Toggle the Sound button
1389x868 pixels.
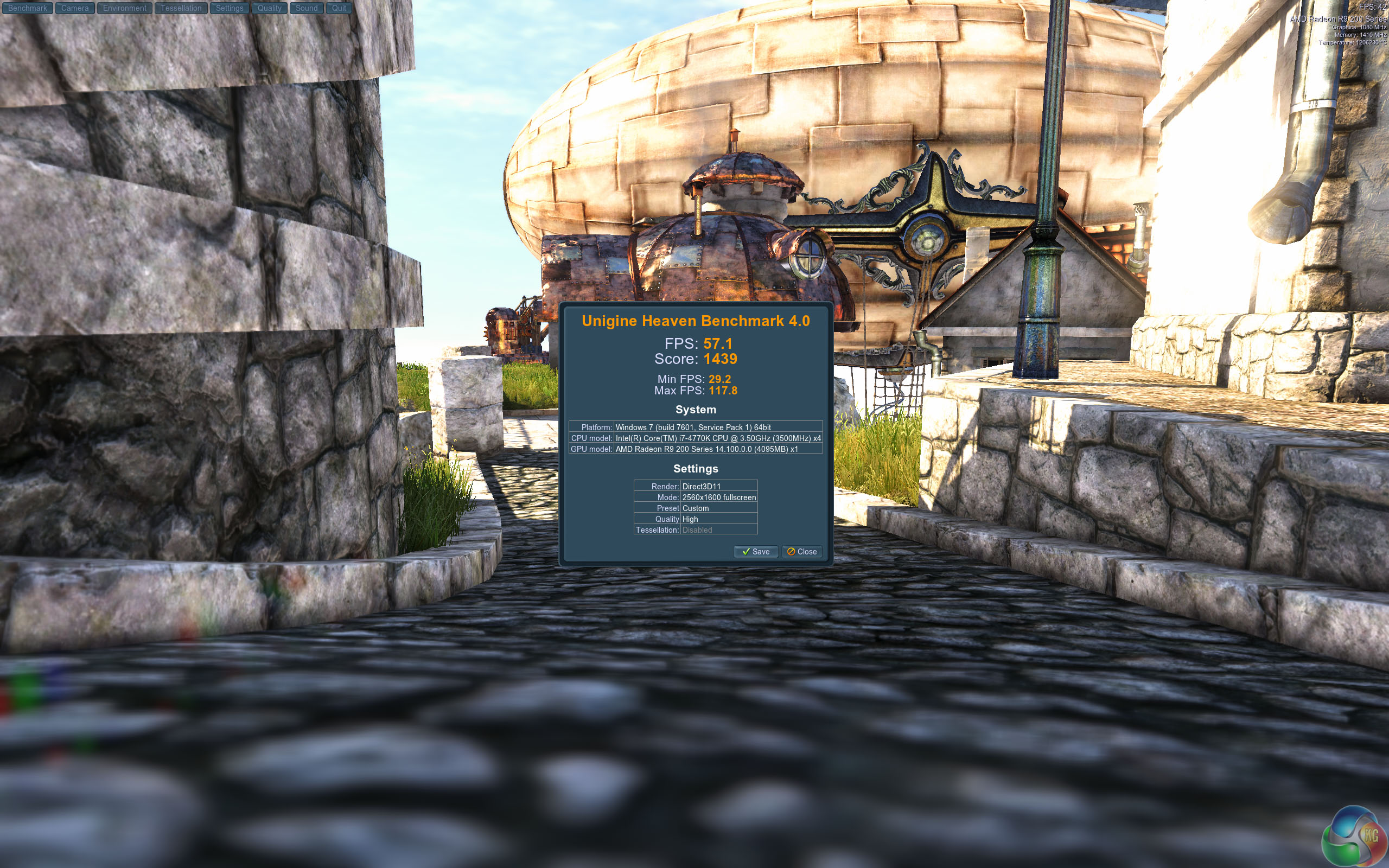click(307, 8)
